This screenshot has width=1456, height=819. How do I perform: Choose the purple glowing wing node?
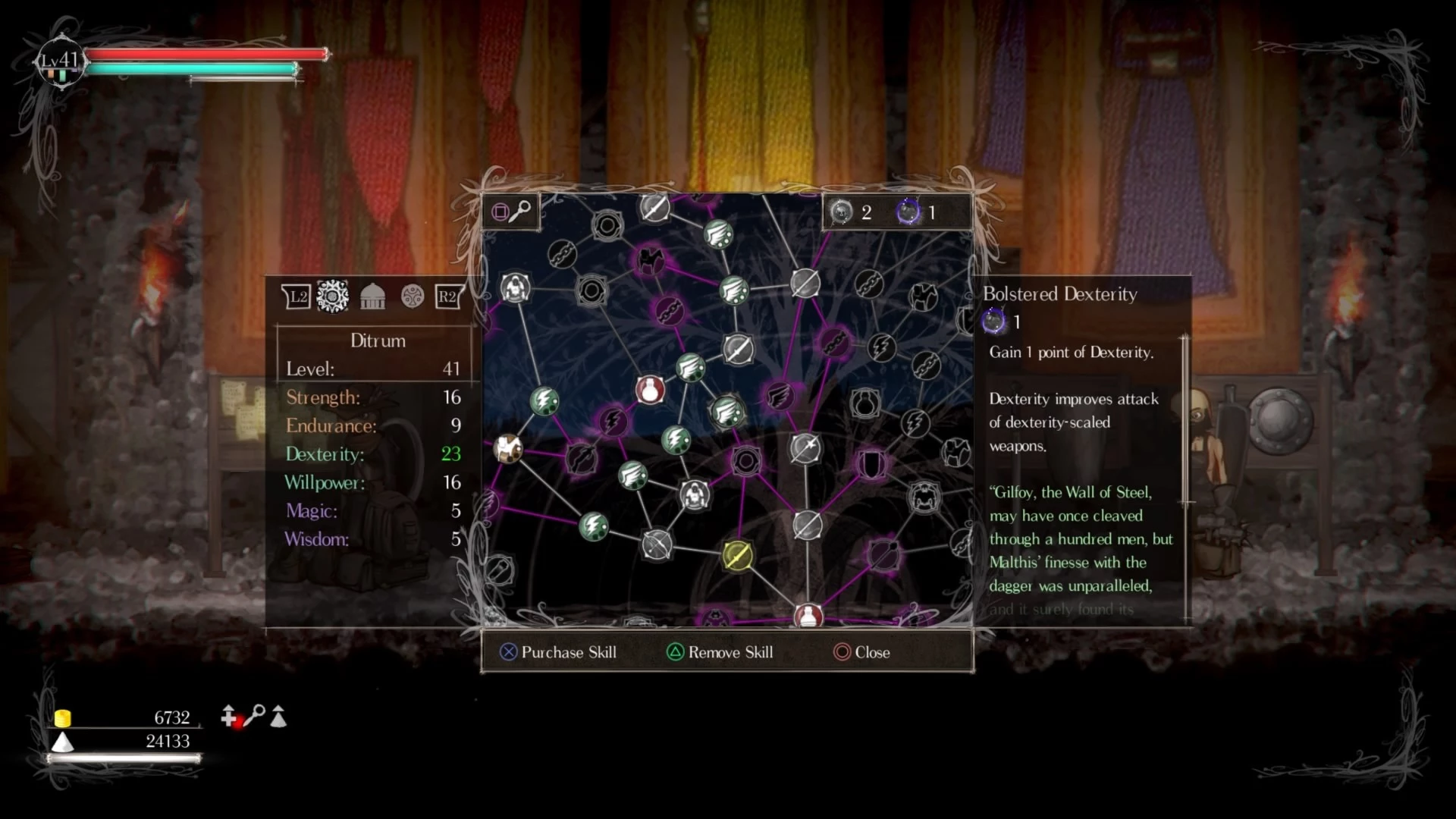click(x=779, y=396)
